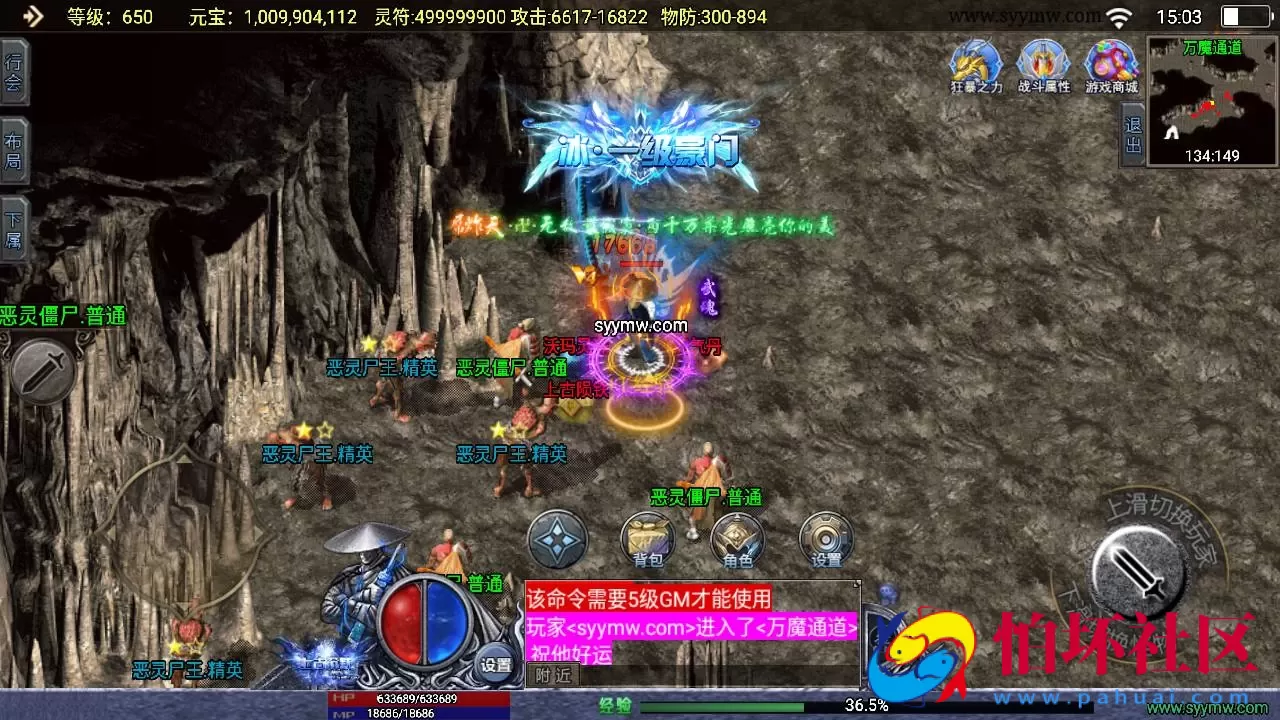Viewport: 1280px width, 720px height.
Task: Click the 设置 button beside the HP orb
Action: point(496,664)
